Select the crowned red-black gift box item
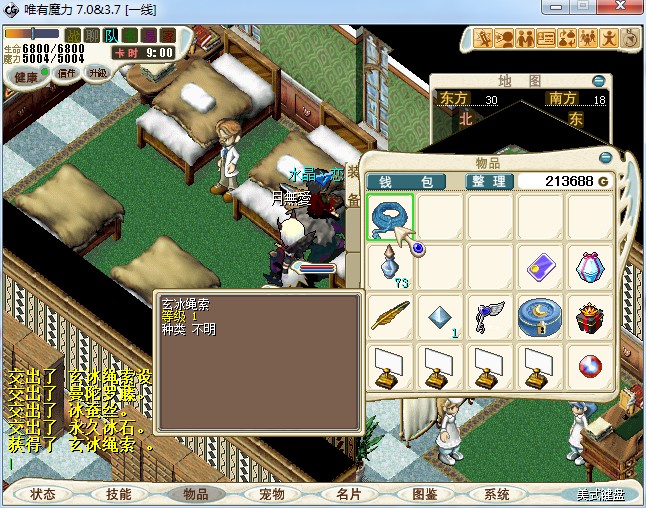Screen dimensions: 646x508 591,317
